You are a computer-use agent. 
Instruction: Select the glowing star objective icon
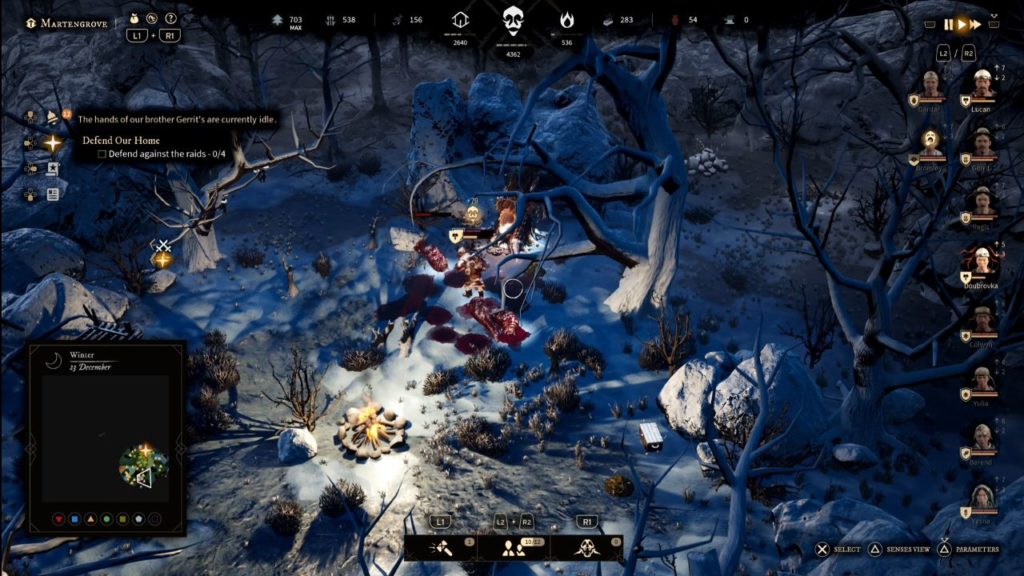pos(52,143)
